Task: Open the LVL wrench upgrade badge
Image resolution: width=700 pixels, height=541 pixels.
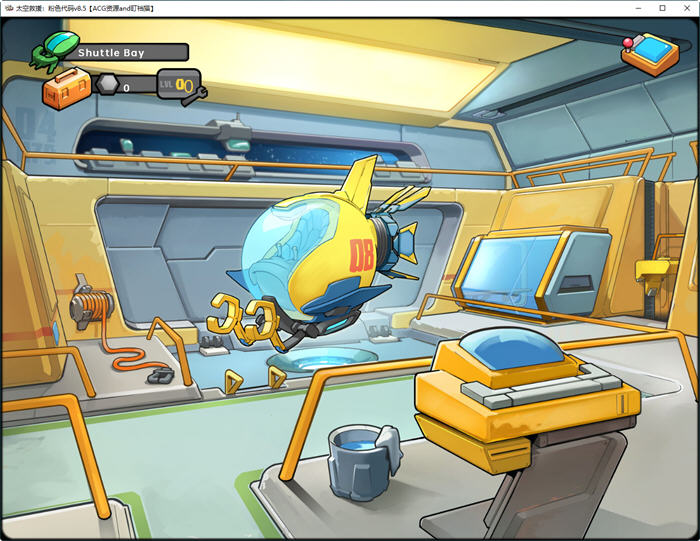Action: (181, 85)
